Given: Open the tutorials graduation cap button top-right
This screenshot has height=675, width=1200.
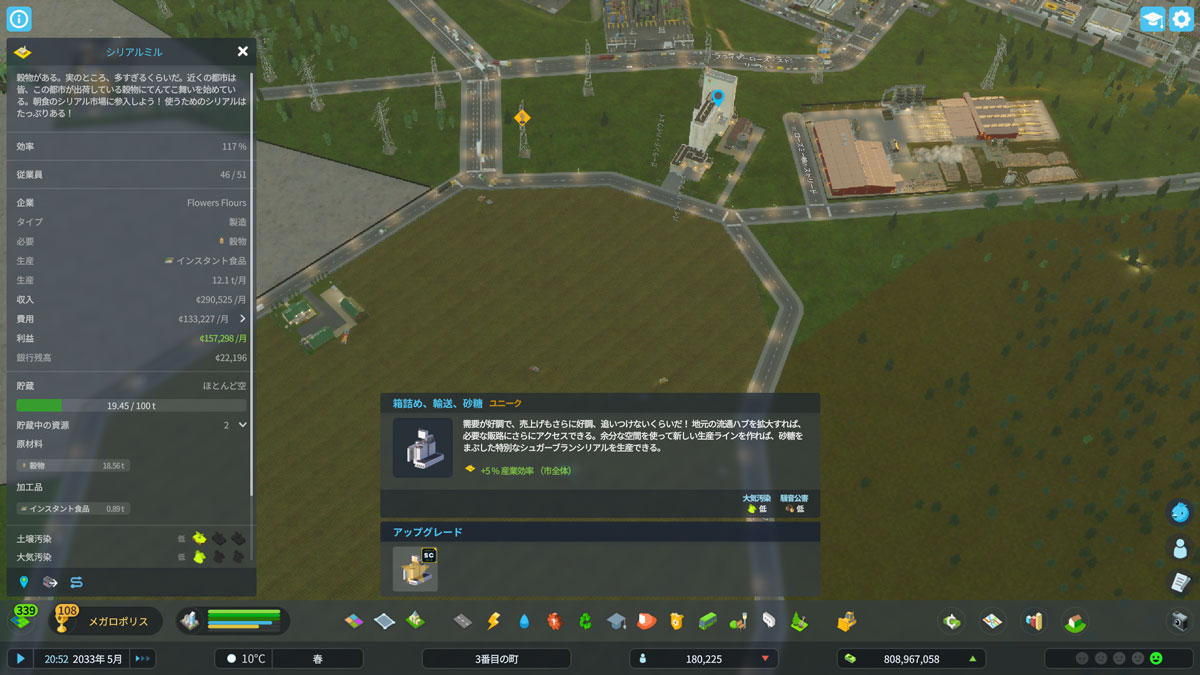Looking at the screenshot, I should pos(1152,19).
